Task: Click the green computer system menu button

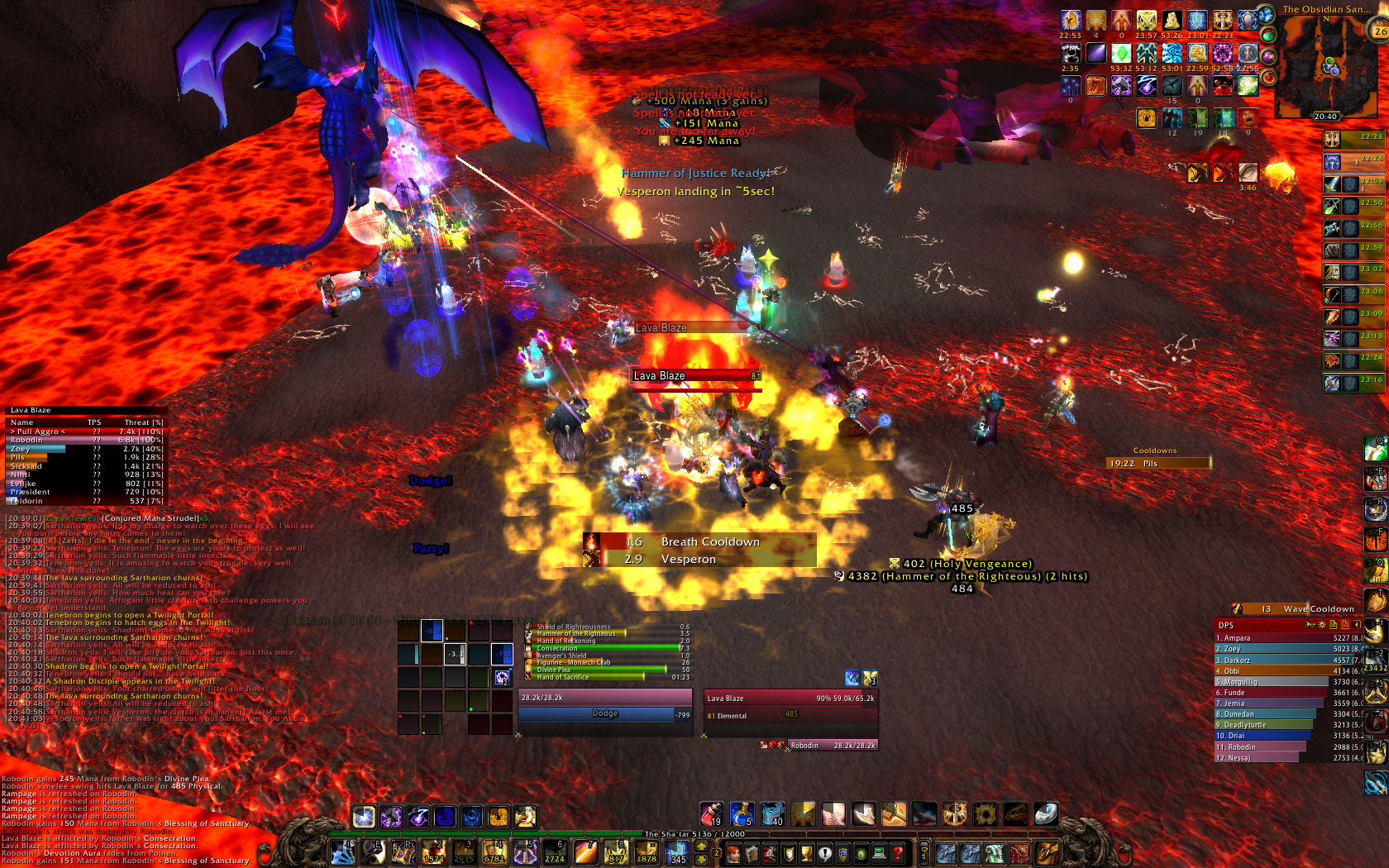Action: pos(879,853)
